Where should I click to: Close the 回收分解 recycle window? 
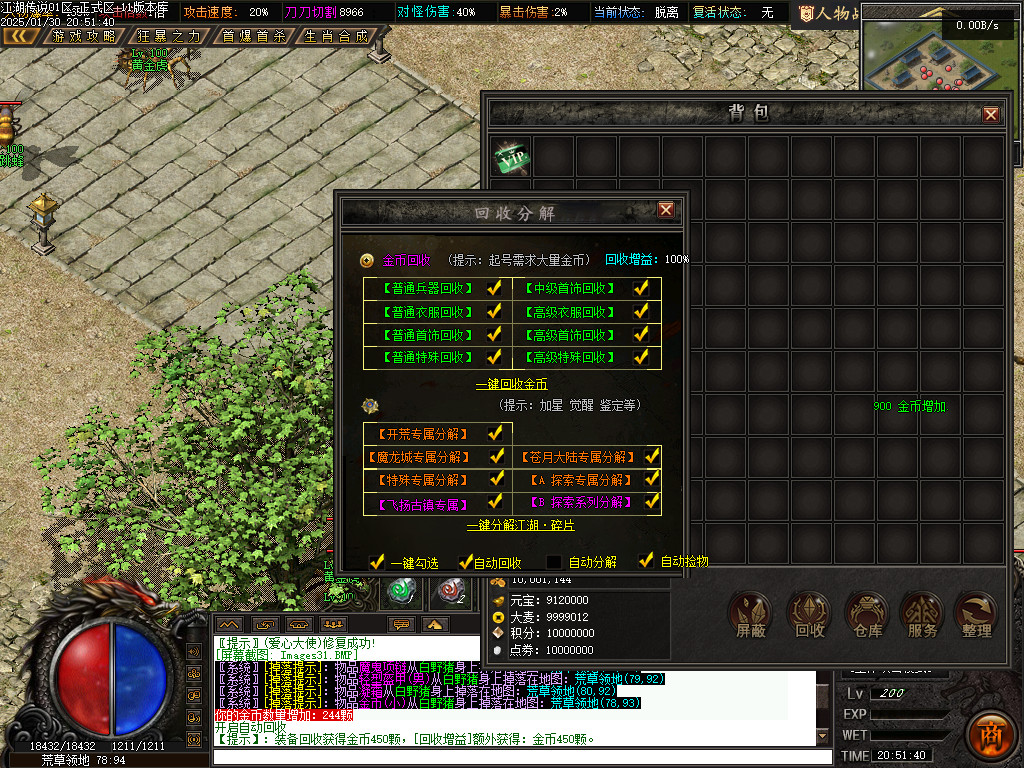coord(666,209)
